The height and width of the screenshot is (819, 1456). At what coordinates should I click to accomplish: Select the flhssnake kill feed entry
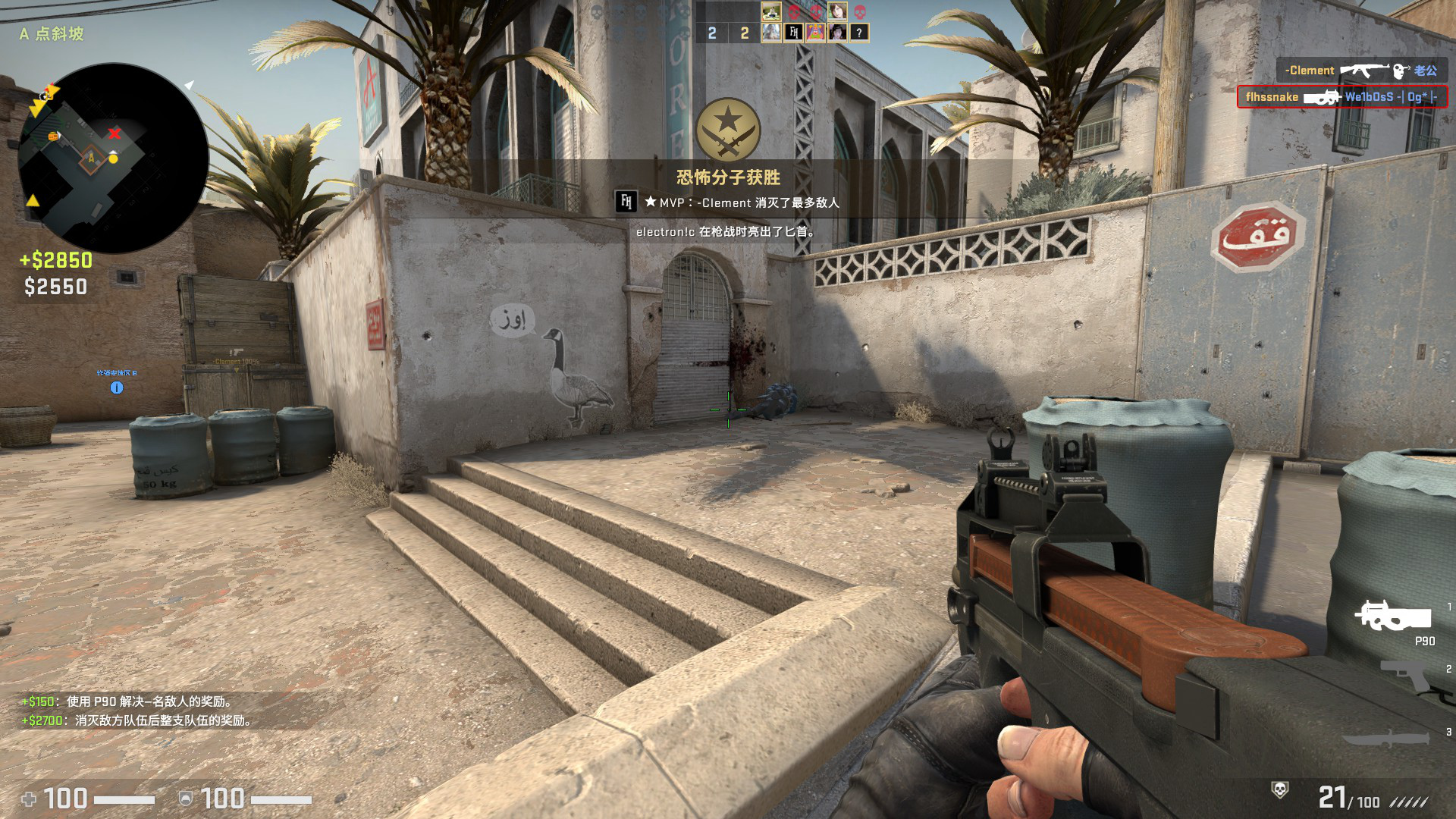point(1341,97)
